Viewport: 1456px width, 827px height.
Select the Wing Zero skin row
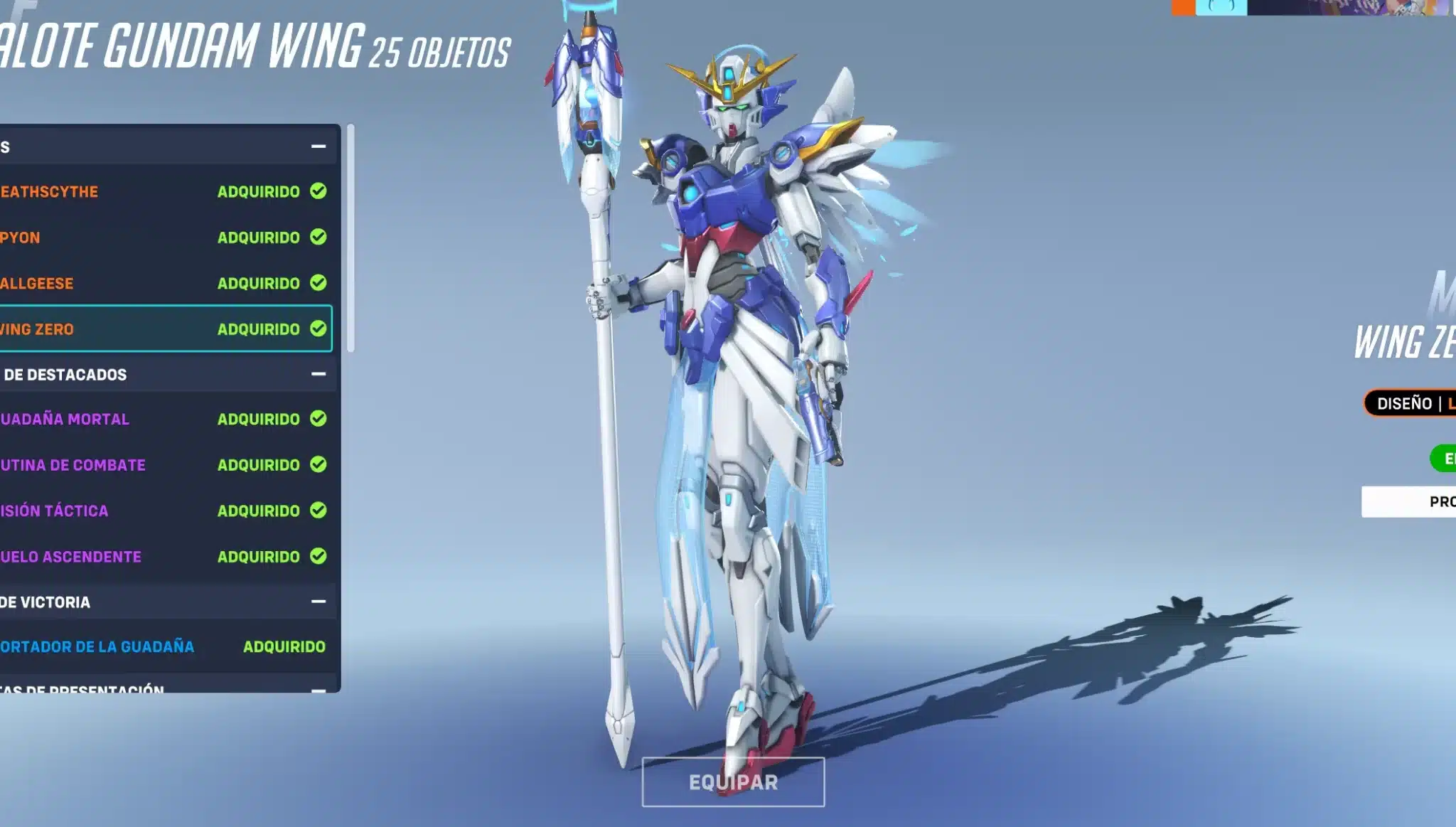click(164, 329)
